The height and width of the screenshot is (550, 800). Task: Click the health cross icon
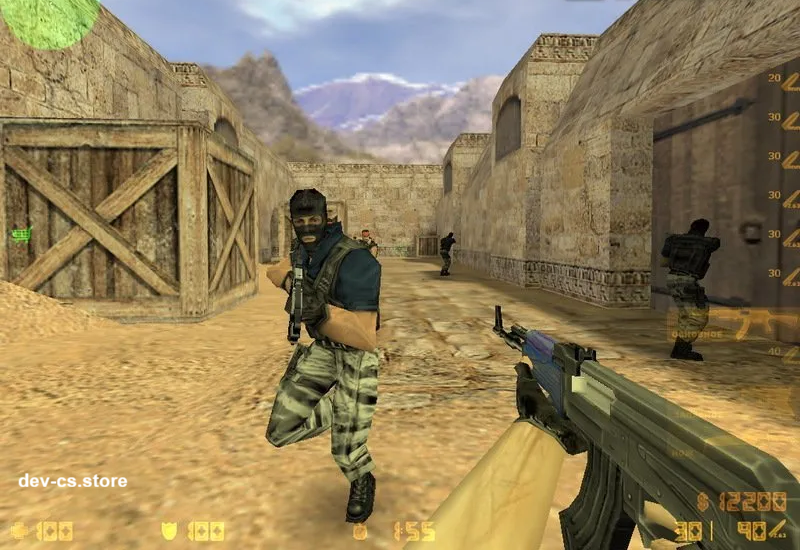[x=19, y=531]
